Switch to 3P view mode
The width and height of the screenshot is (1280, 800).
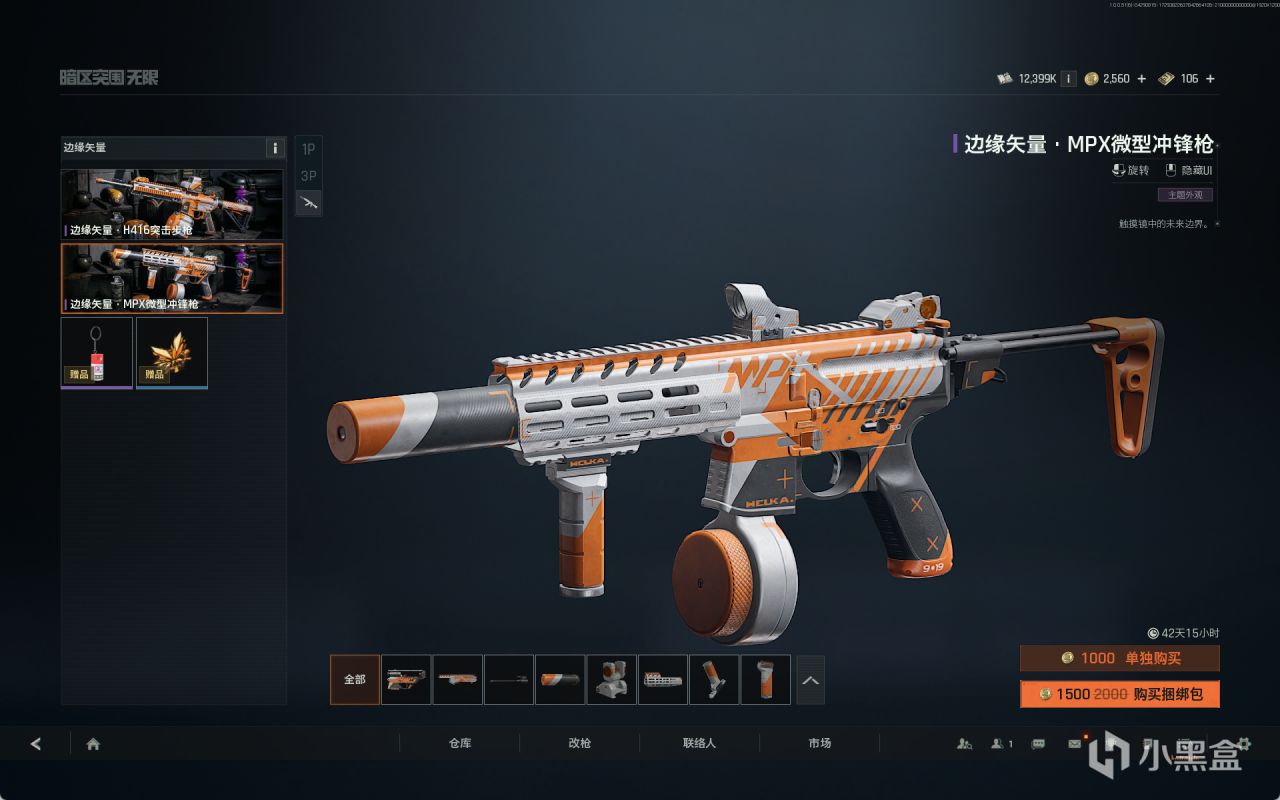[308, 176]
